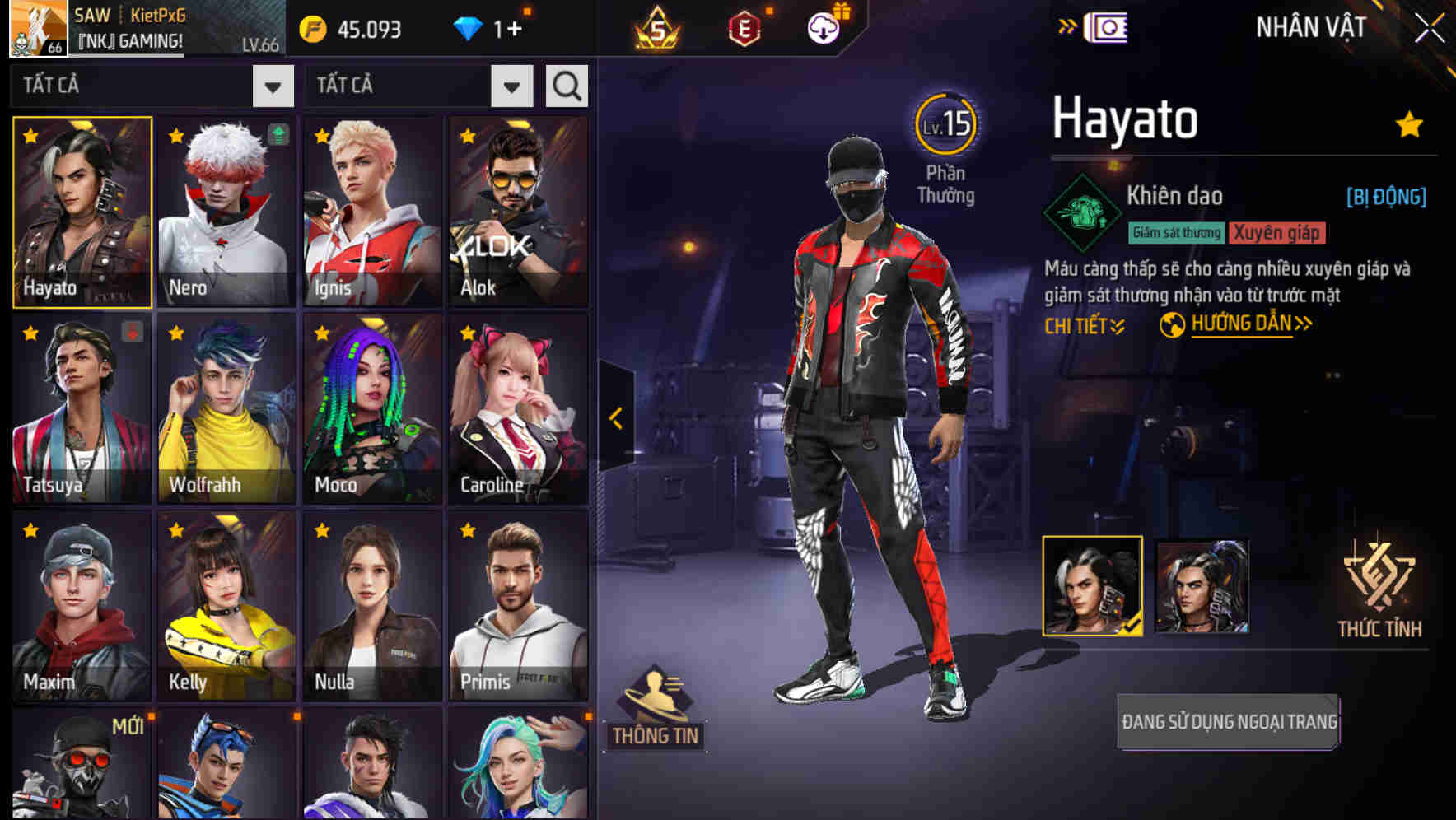This screenshot has width=1456, height=820.
Task: Open the search magnifier above the character grid
Action: 566,85
